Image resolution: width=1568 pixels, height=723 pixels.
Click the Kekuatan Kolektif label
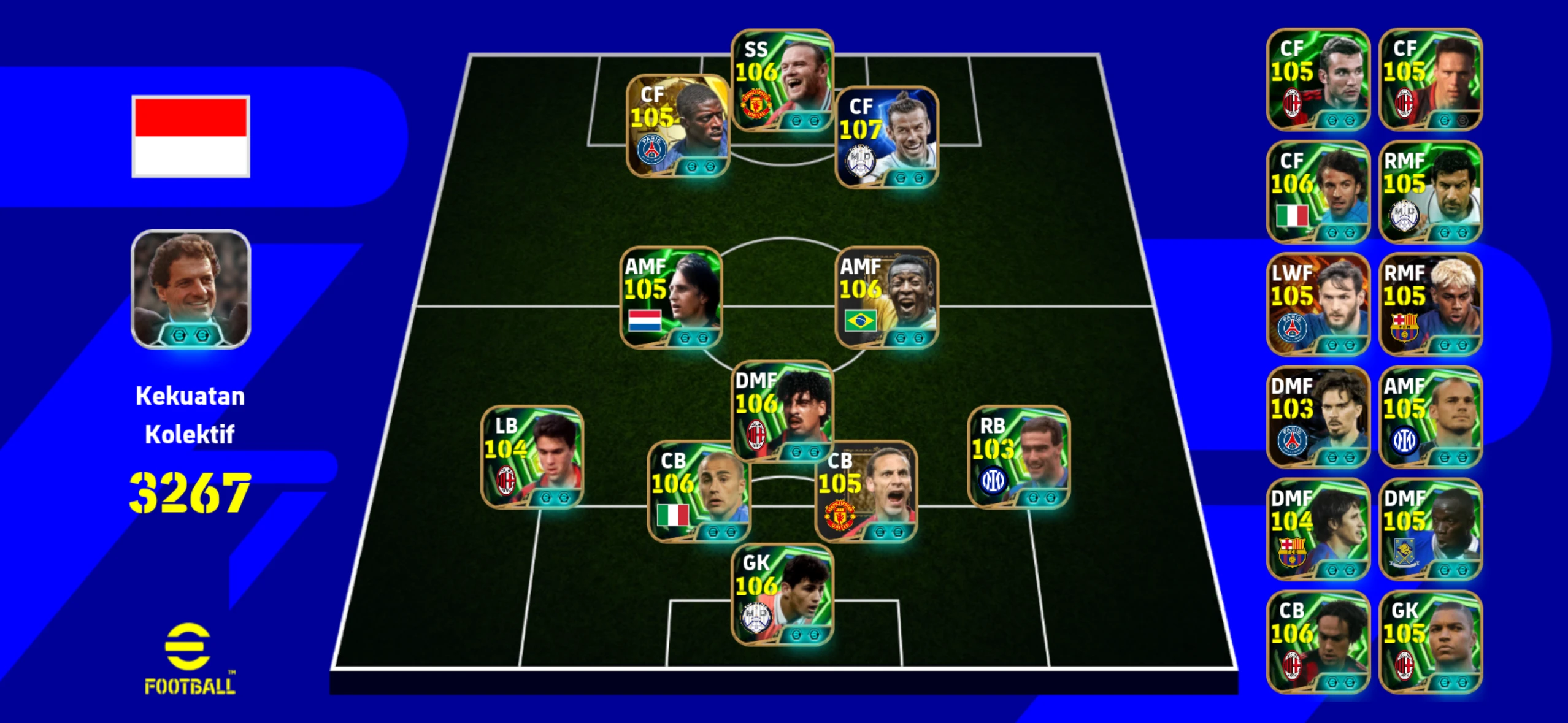coord(191,415)
